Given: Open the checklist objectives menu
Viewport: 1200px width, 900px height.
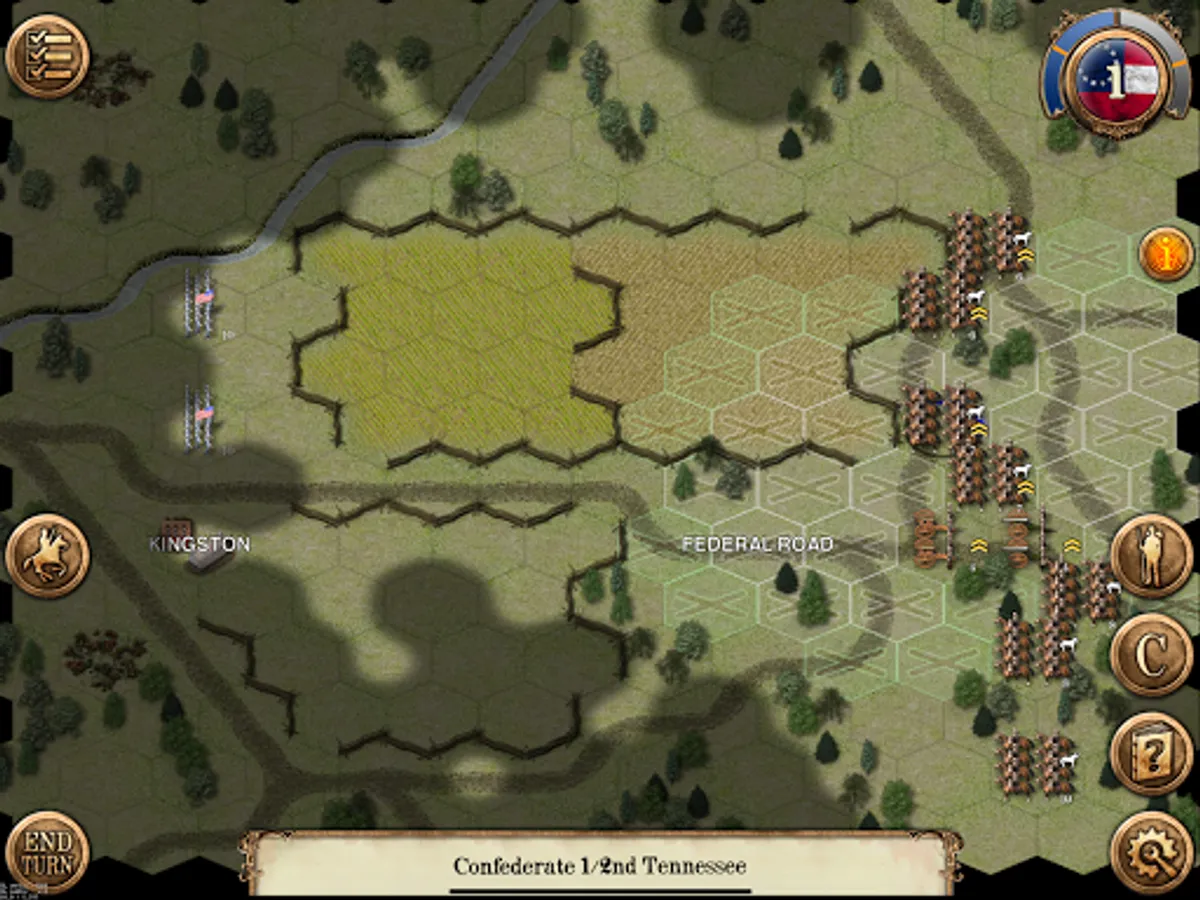Looking at the screenshot, I should click(47, 56).
